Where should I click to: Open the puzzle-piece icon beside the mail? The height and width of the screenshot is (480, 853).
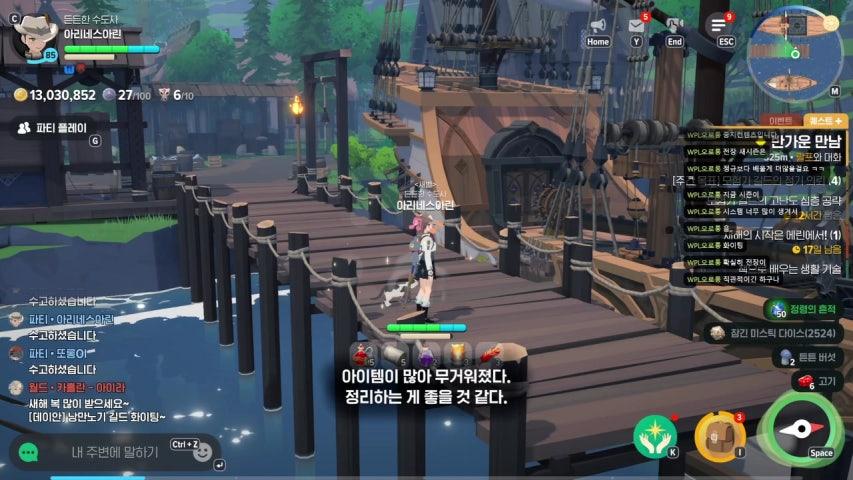pyautogui.click(x=674, y=25)
